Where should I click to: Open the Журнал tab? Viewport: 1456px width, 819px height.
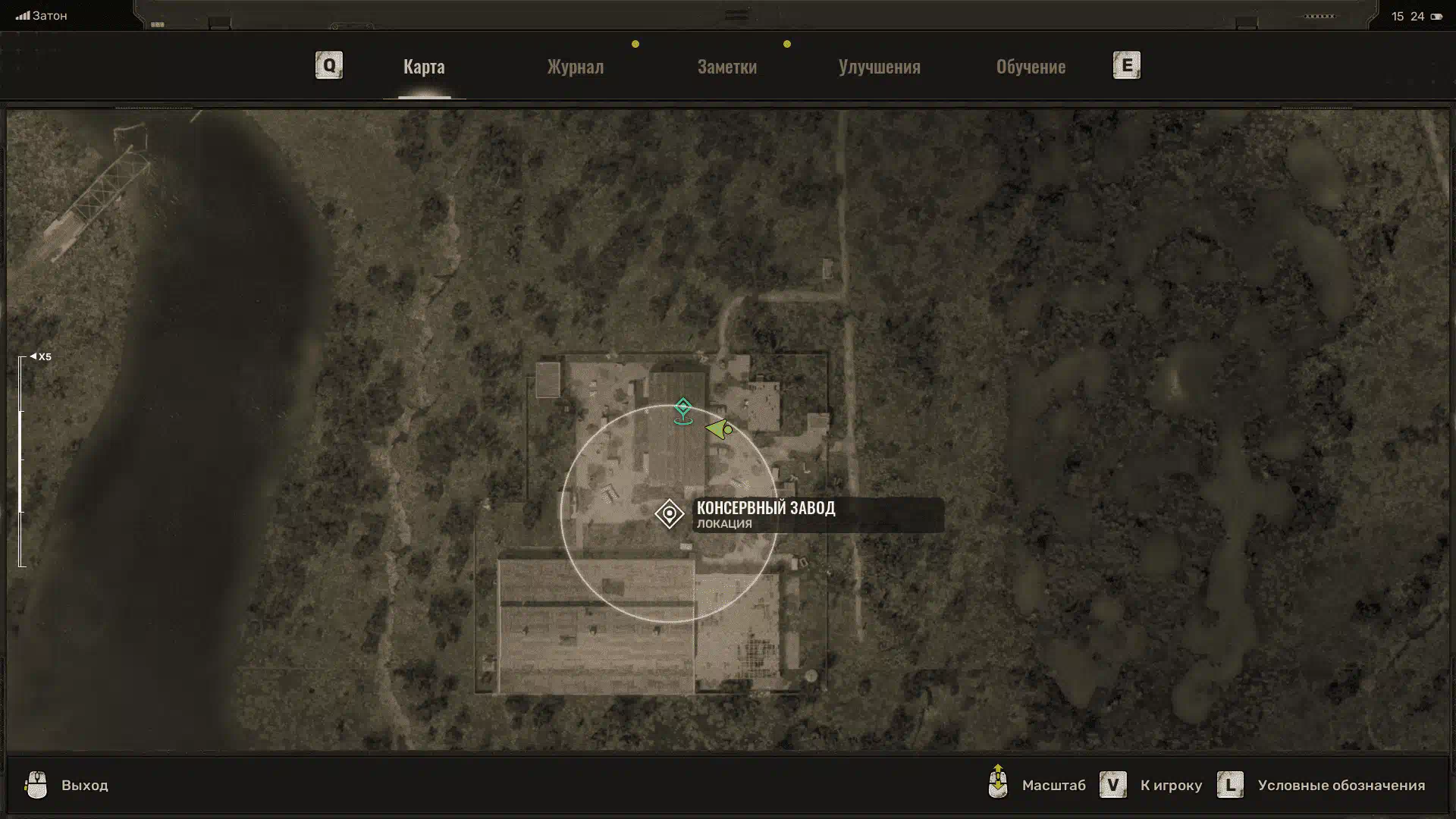click(576, 67)
